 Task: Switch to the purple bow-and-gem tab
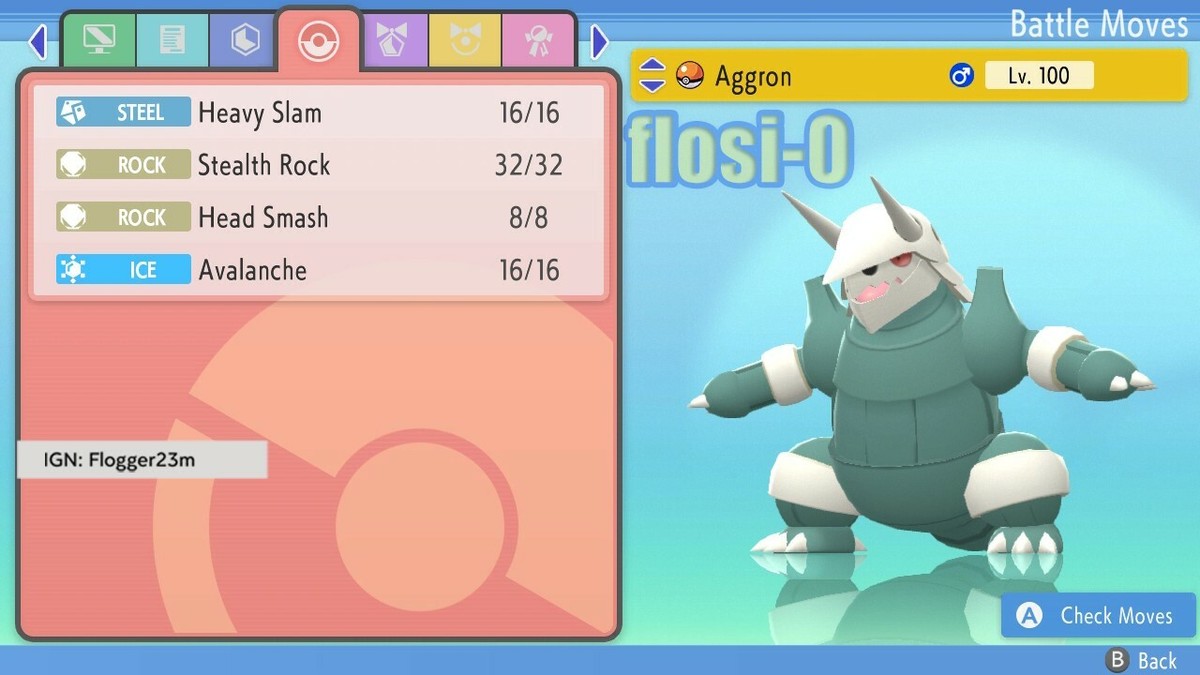[392, 40]
